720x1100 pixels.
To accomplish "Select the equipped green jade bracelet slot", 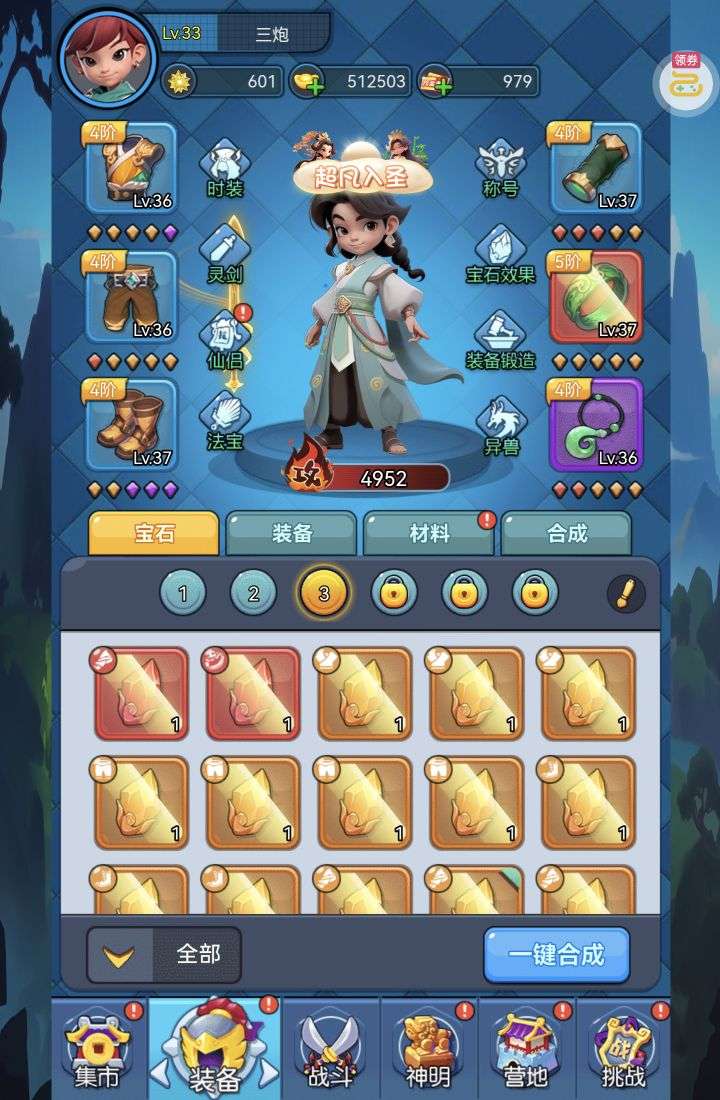I will pos(596,297).
